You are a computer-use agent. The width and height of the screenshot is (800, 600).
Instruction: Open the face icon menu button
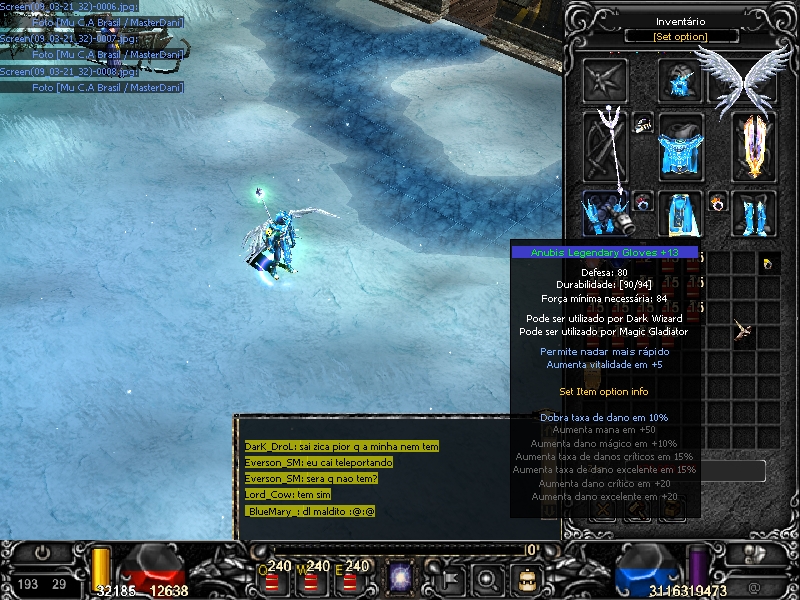pyautogui.click(x=524, y=577)
